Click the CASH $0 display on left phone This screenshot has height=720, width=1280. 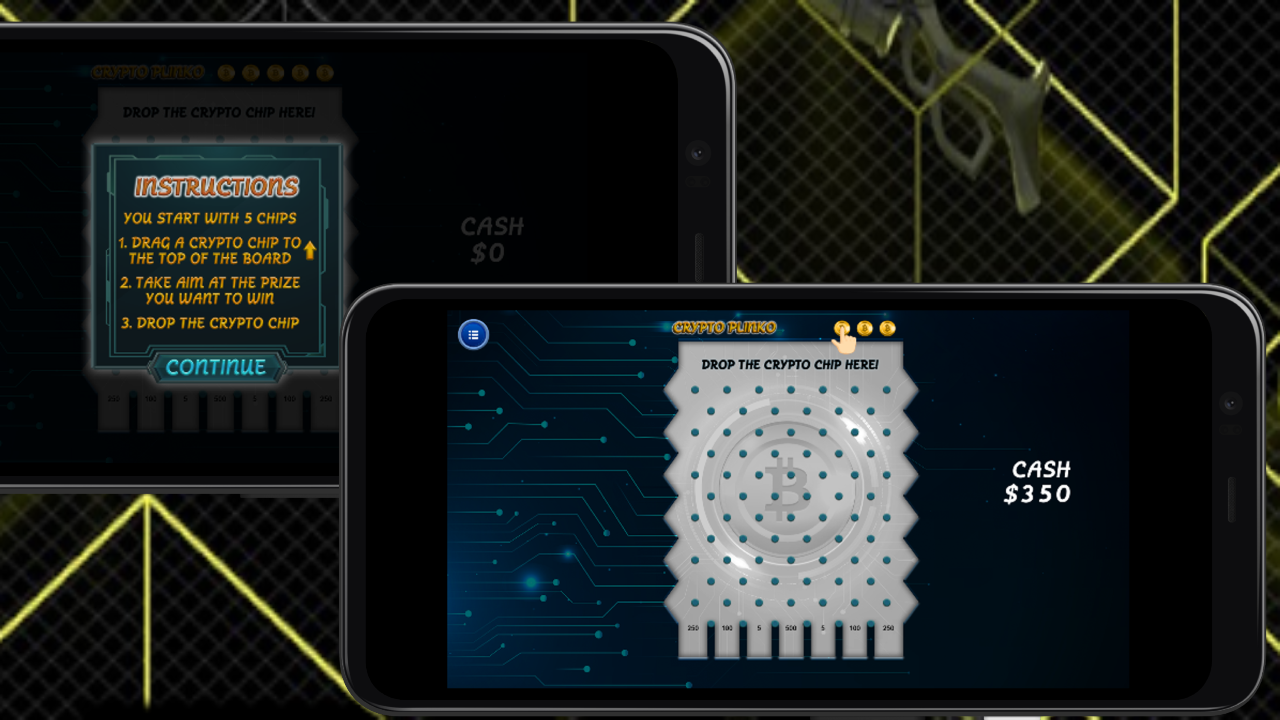click(490, 240)
